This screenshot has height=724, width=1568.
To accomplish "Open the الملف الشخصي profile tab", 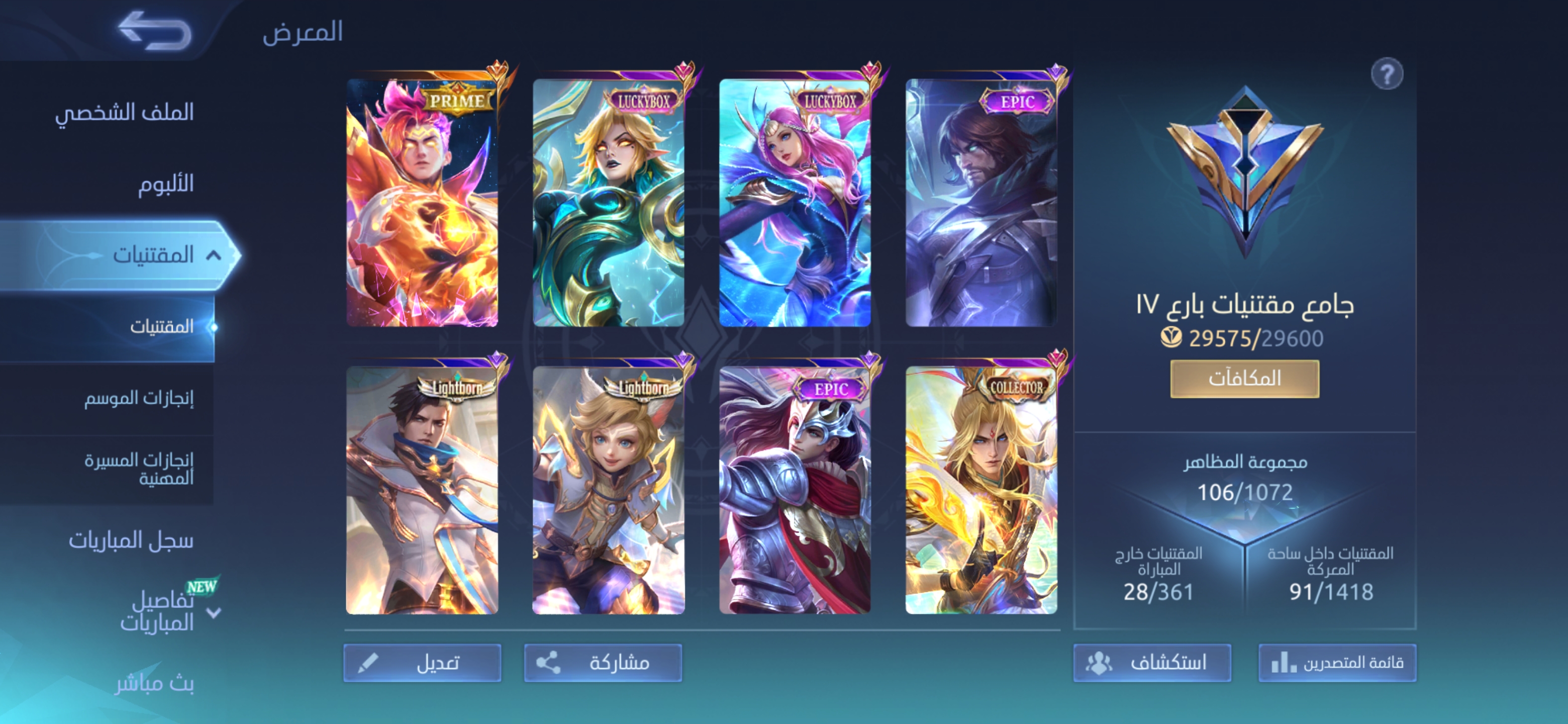I will tap(124, 113).
